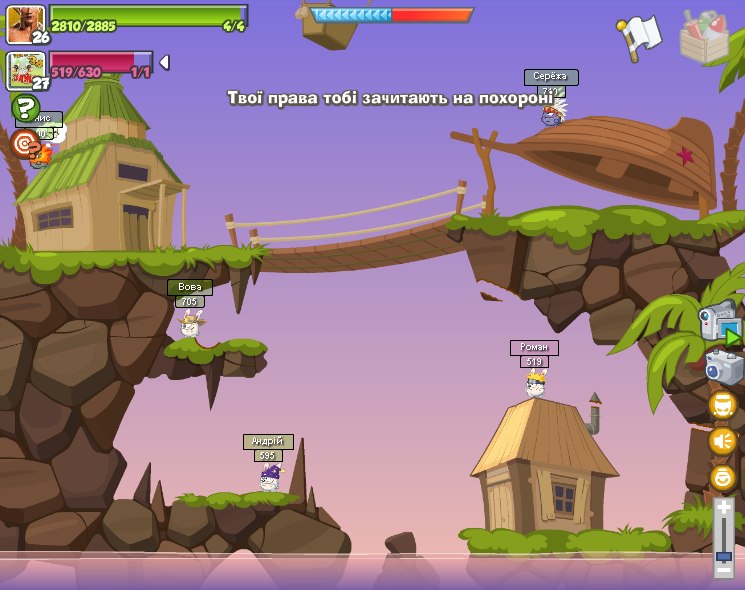This screenshot has height=590, width=745.
Task: Click the green question mark help button
Action: tap(24, 107)
